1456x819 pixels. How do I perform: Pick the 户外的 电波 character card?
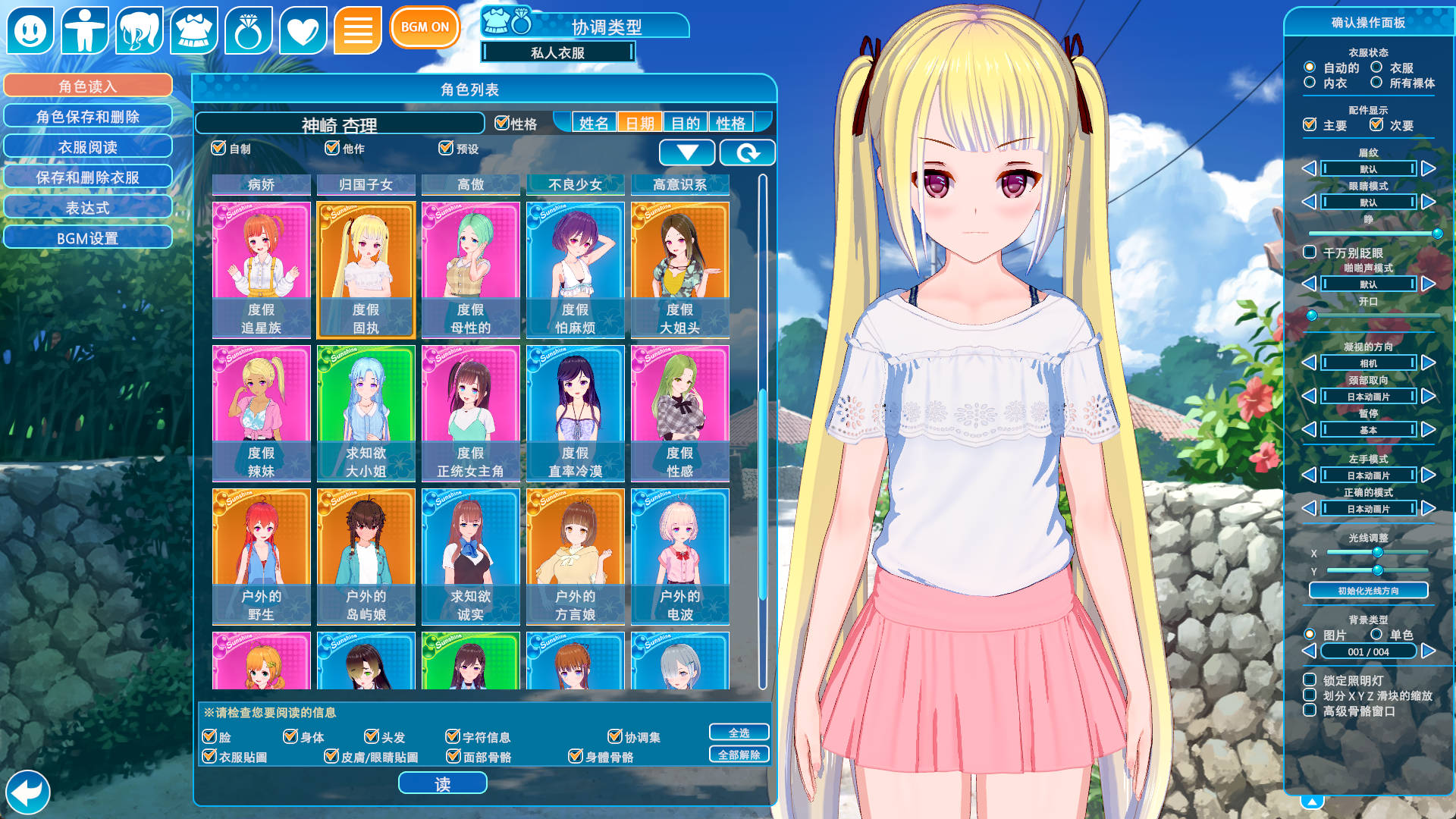(x=679, y=556)
